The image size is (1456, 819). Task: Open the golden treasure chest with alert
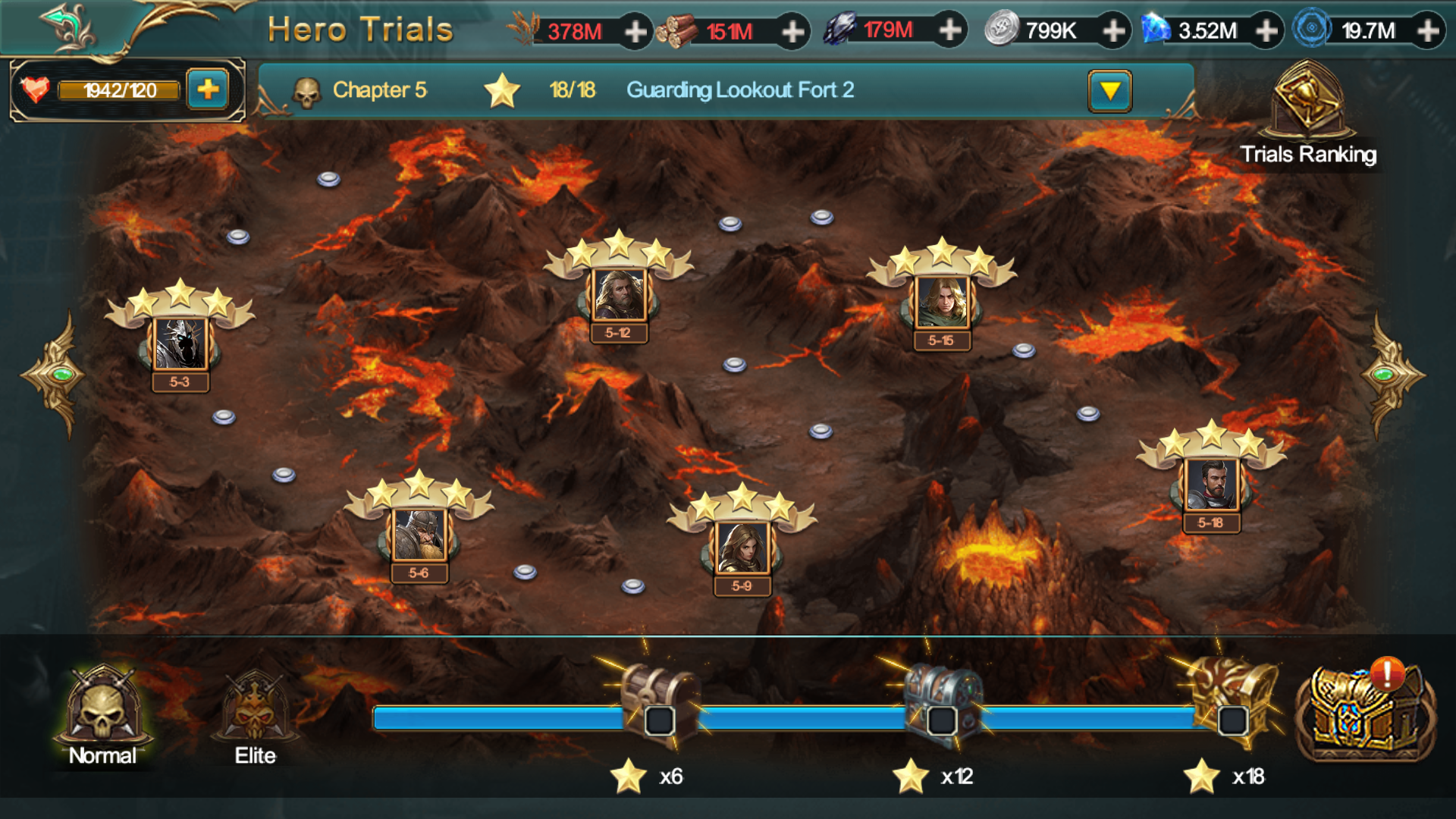(1363, 713)
